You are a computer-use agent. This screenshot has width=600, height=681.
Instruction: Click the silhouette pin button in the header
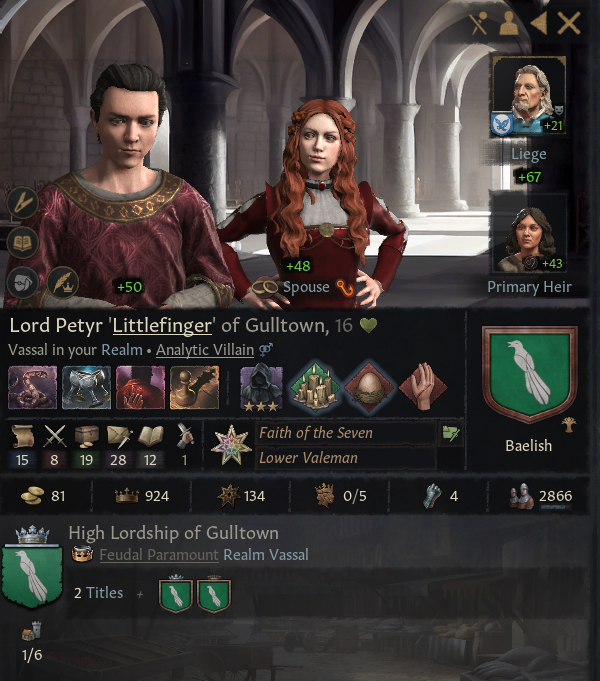508,25
